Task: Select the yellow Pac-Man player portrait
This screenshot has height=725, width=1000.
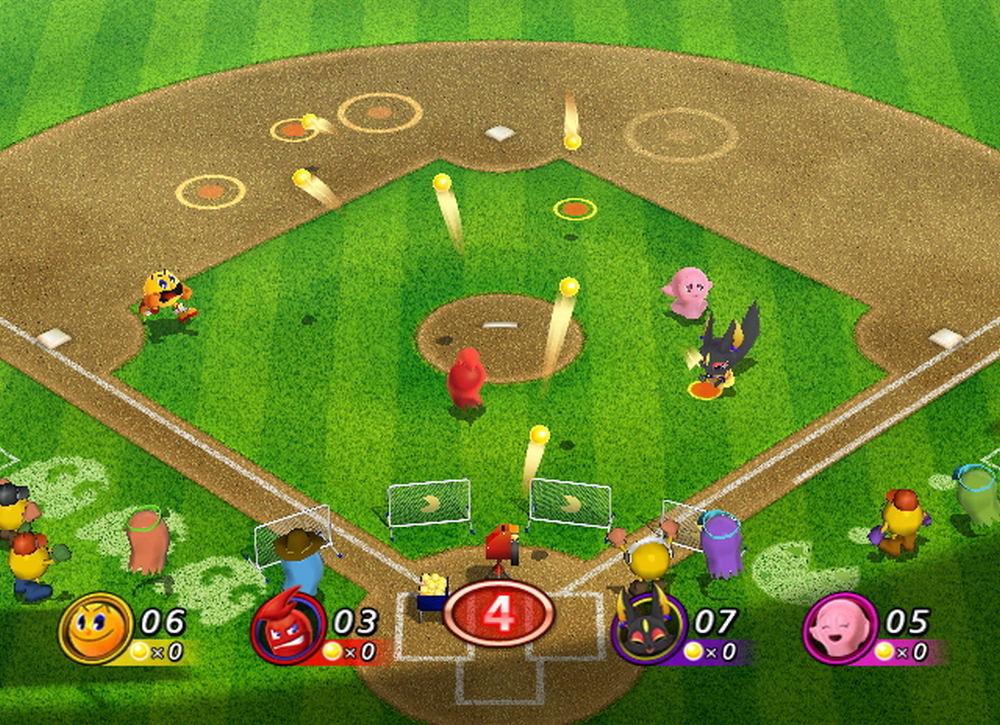Action: click(x=96, y=627)
